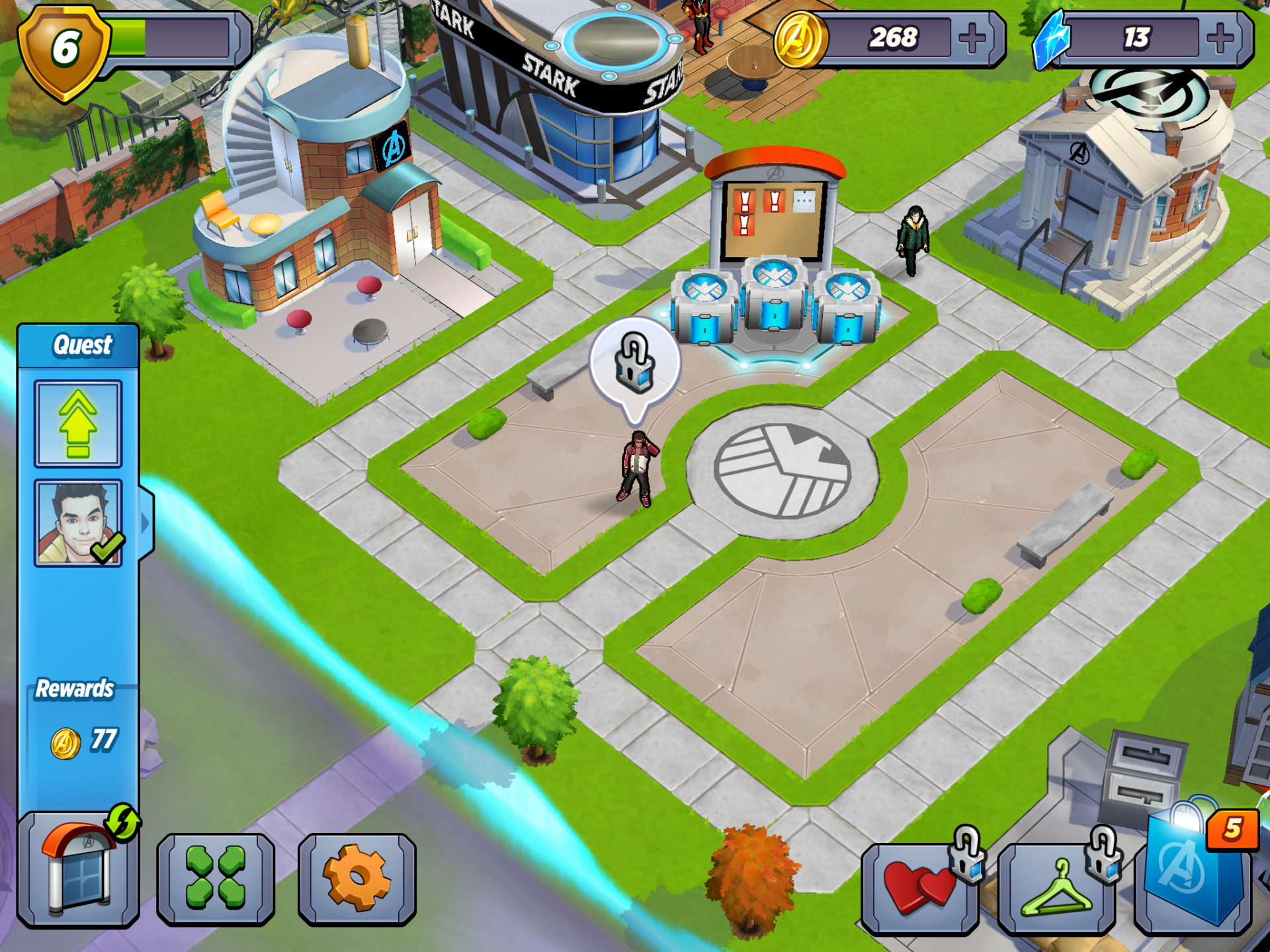Open the green four-arrows move mode
Viewport: 1270px width, 952px height.
[x=216, y=878]
